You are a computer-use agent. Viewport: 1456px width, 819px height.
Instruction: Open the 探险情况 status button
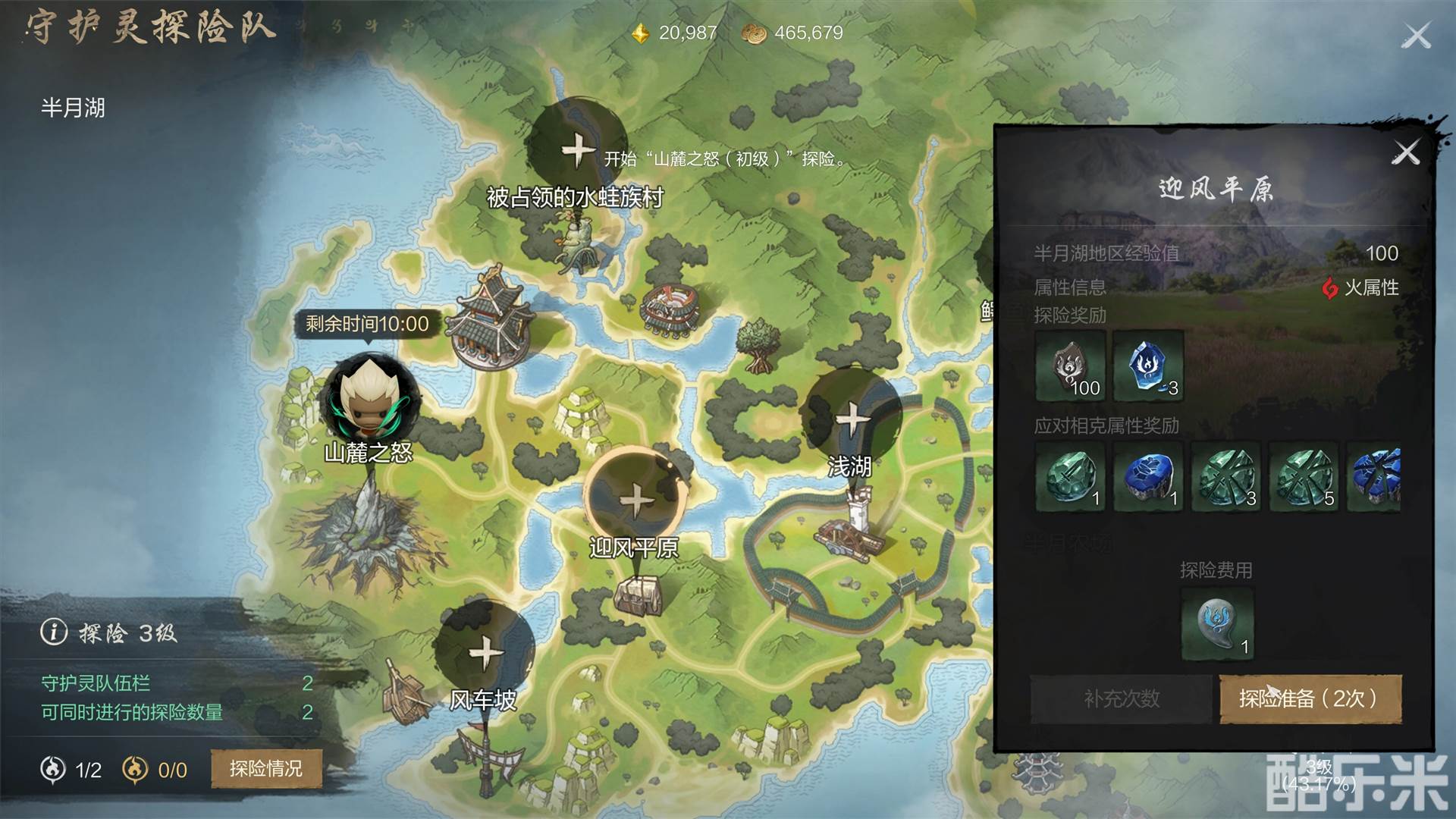(x=265, y=769)
